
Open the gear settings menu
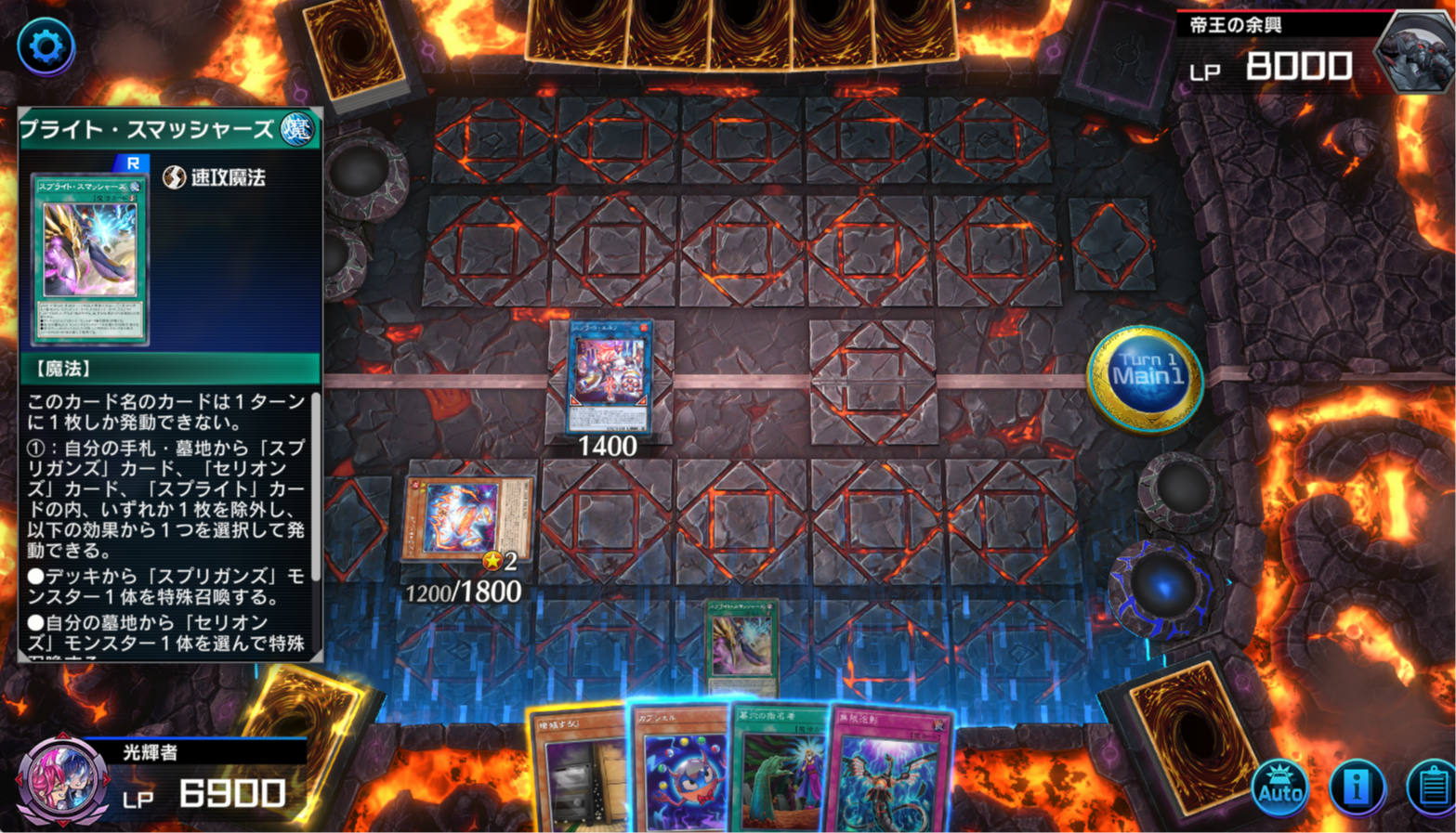tap(45, 46)
